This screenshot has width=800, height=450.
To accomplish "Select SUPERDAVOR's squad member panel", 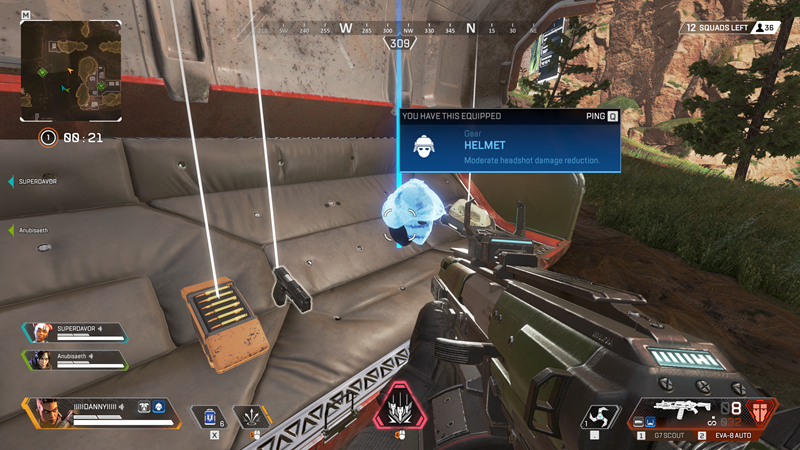I will (x=75, y=331).
